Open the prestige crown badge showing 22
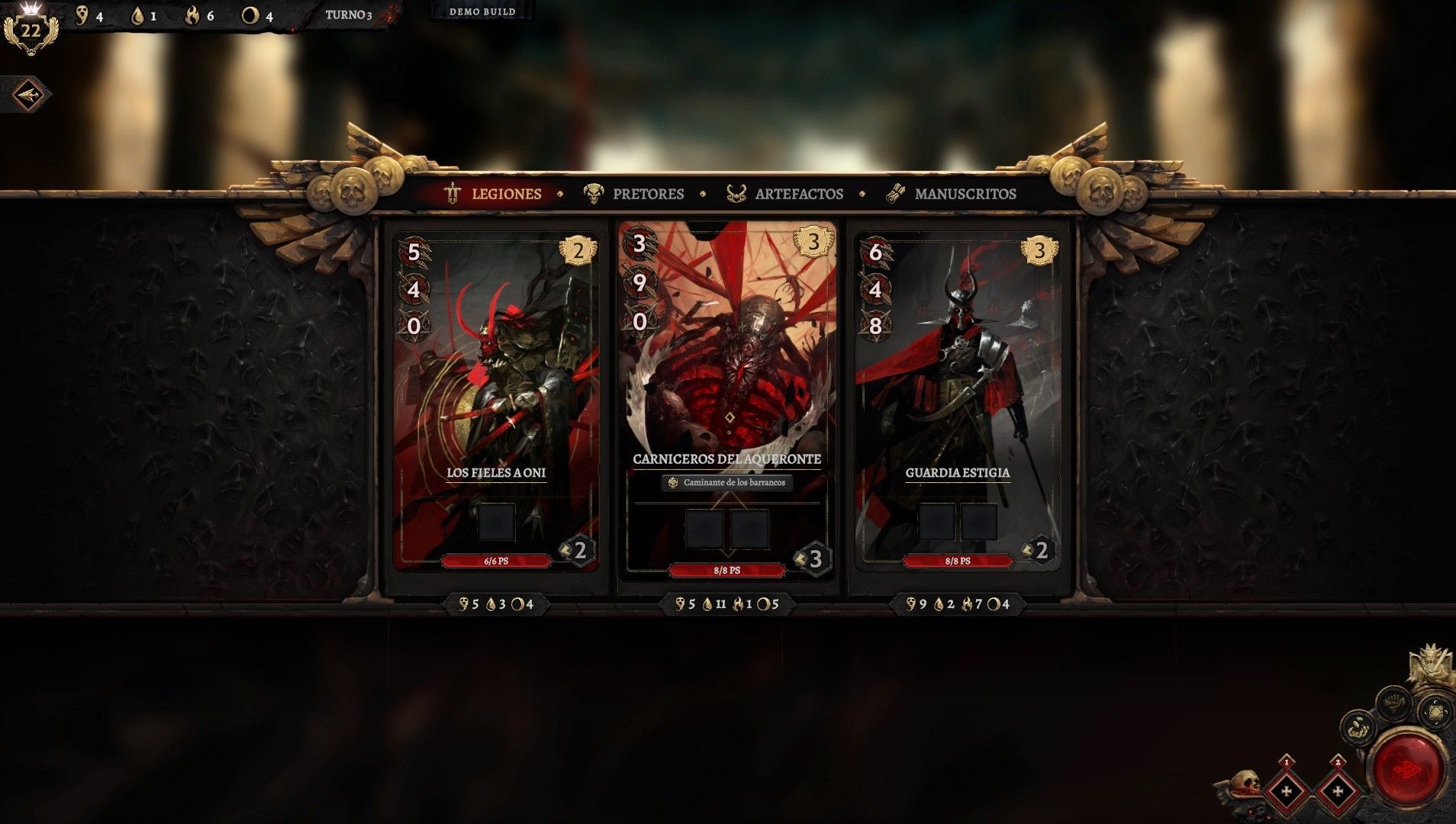The height and width of the screenshot is (824, 1456). 31,31
